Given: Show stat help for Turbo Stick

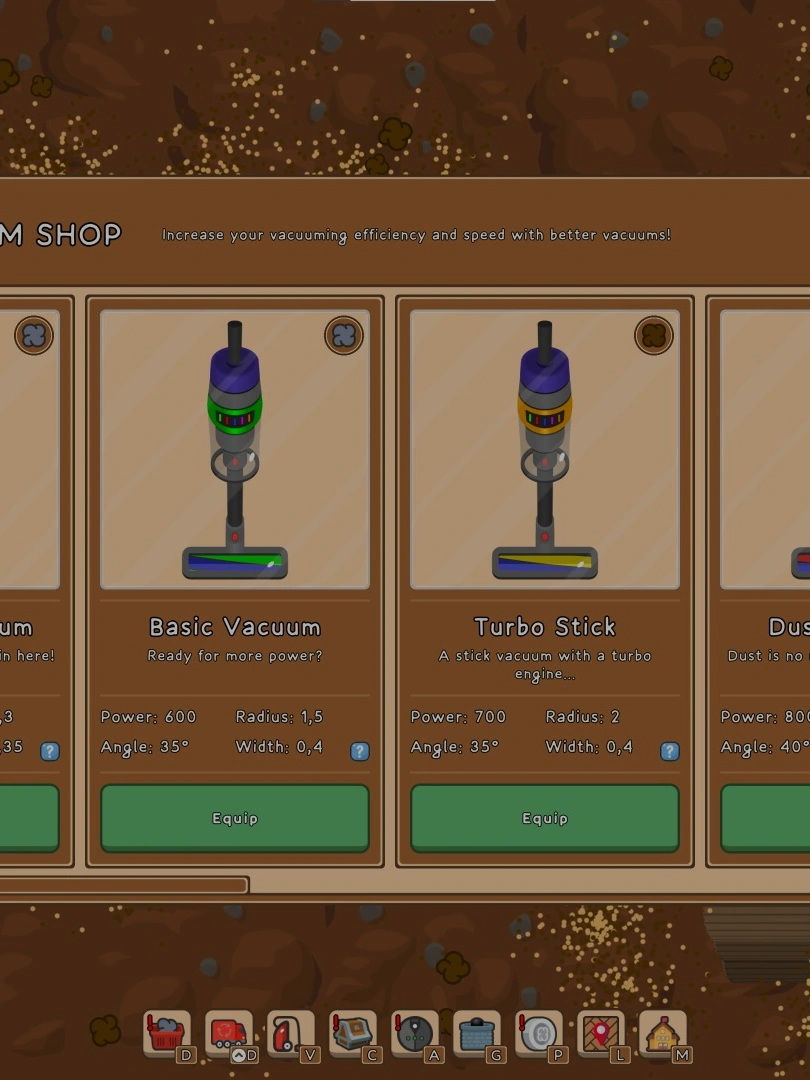Looking at the screenshot, I should (670, 751).
